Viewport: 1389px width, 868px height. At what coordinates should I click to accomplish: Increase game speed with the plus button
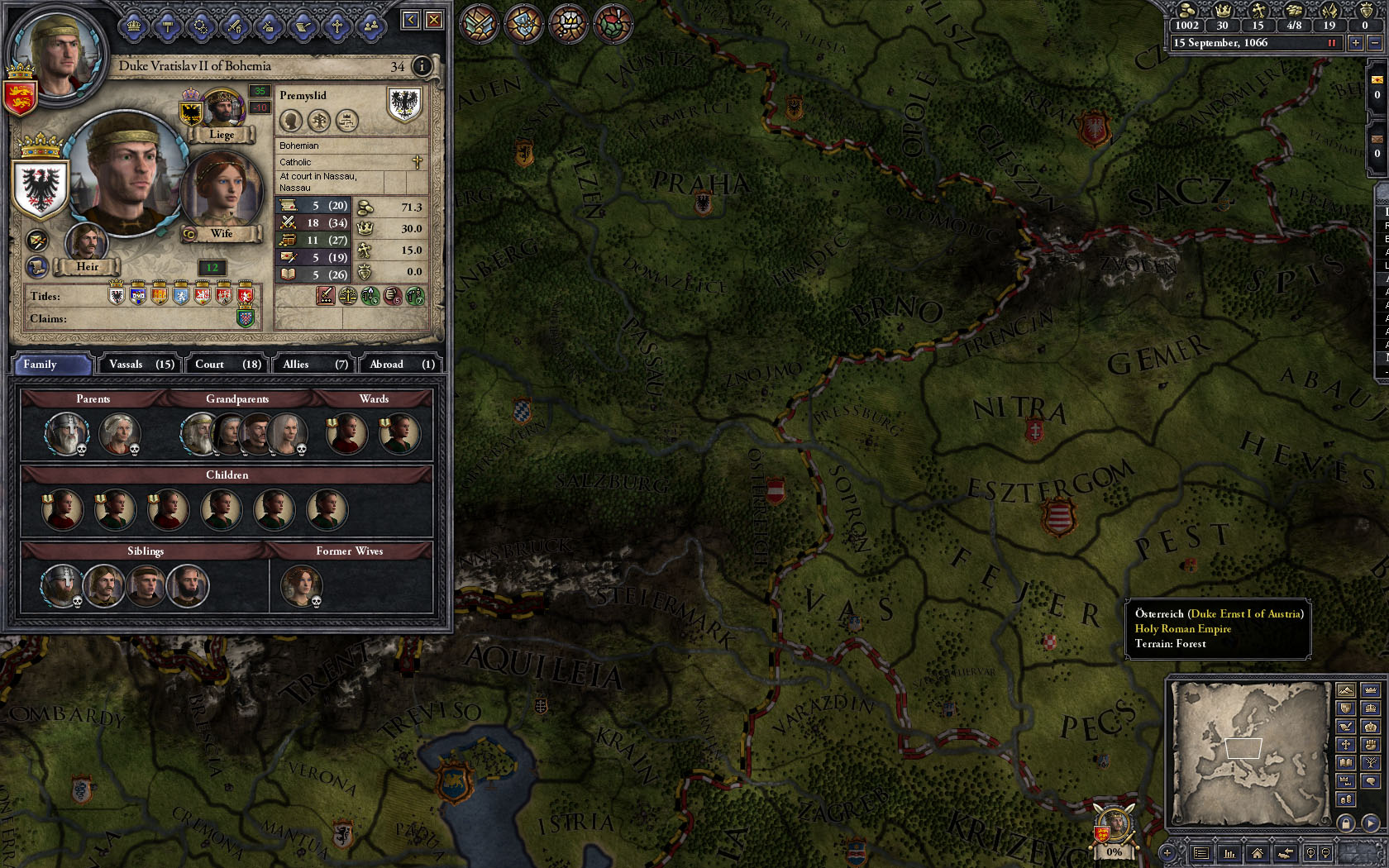tap(1356, 43)
